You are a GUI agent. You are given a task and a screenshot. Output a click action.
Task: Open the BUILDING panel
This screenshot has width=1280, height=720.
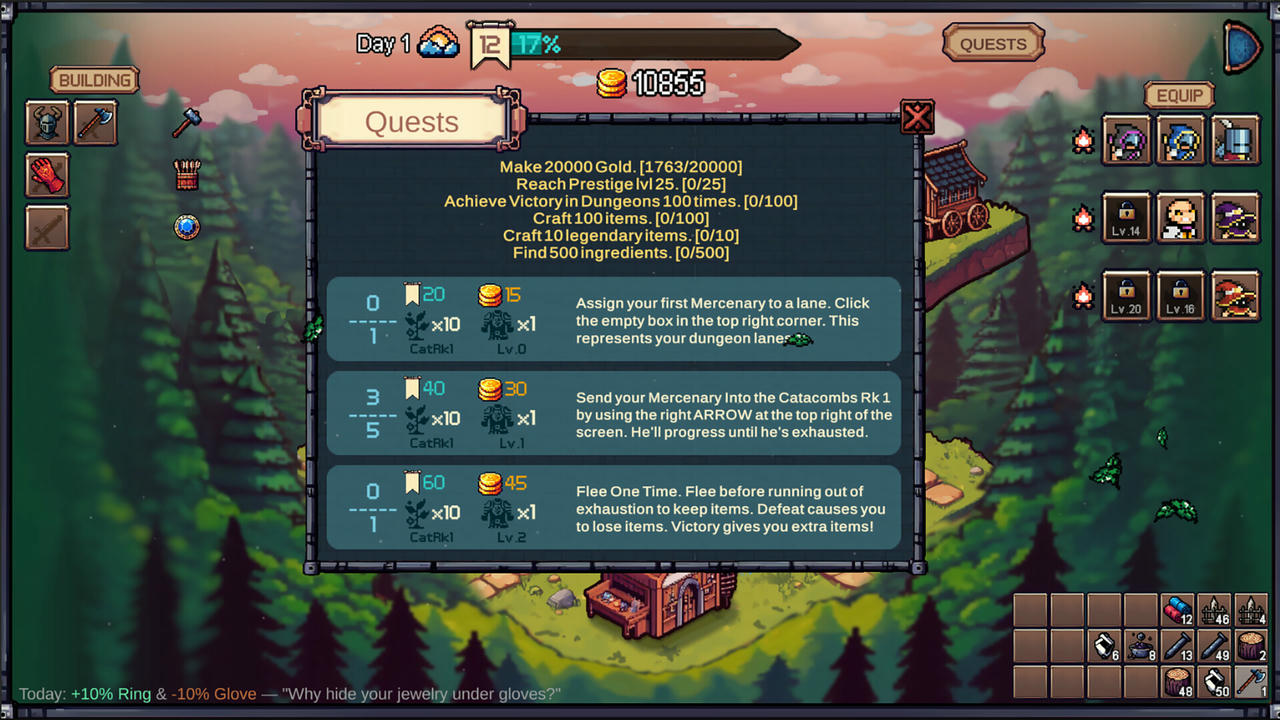tap(94, 80)
